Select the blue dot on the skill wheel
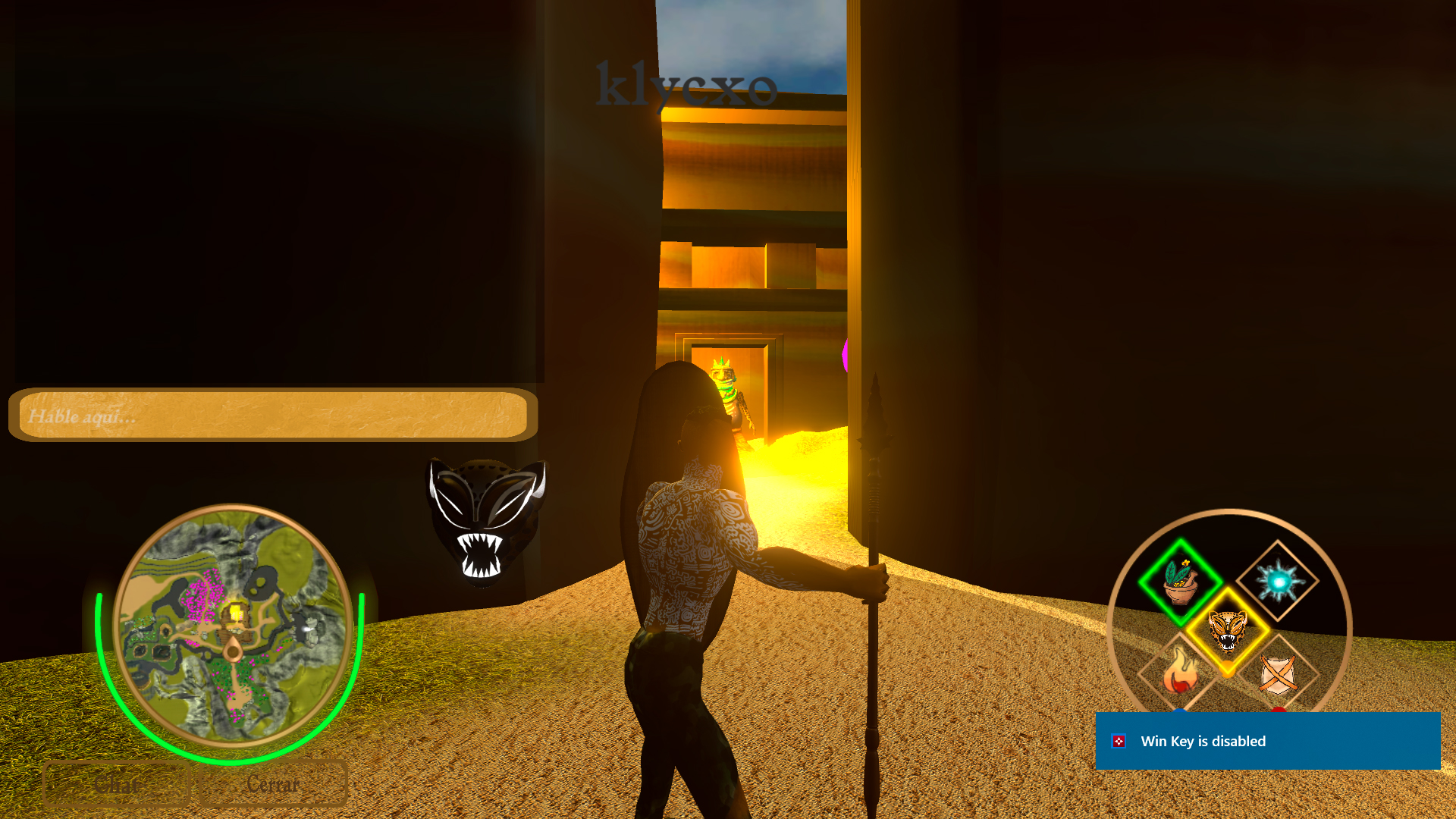This screenshot has height=819, width=1456. pyautogui.click(x=1179, y=711)
